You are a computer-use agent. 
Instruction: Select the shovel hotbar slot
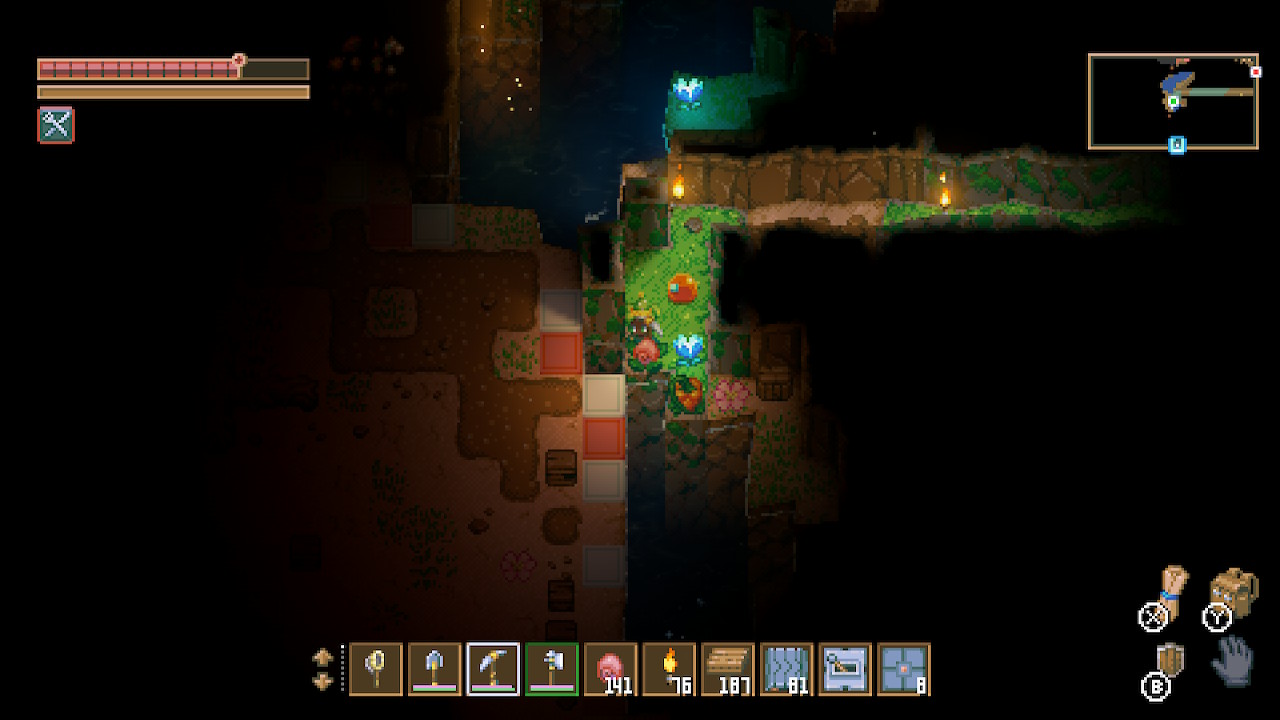pyautogui.click(x=435, y=668)
